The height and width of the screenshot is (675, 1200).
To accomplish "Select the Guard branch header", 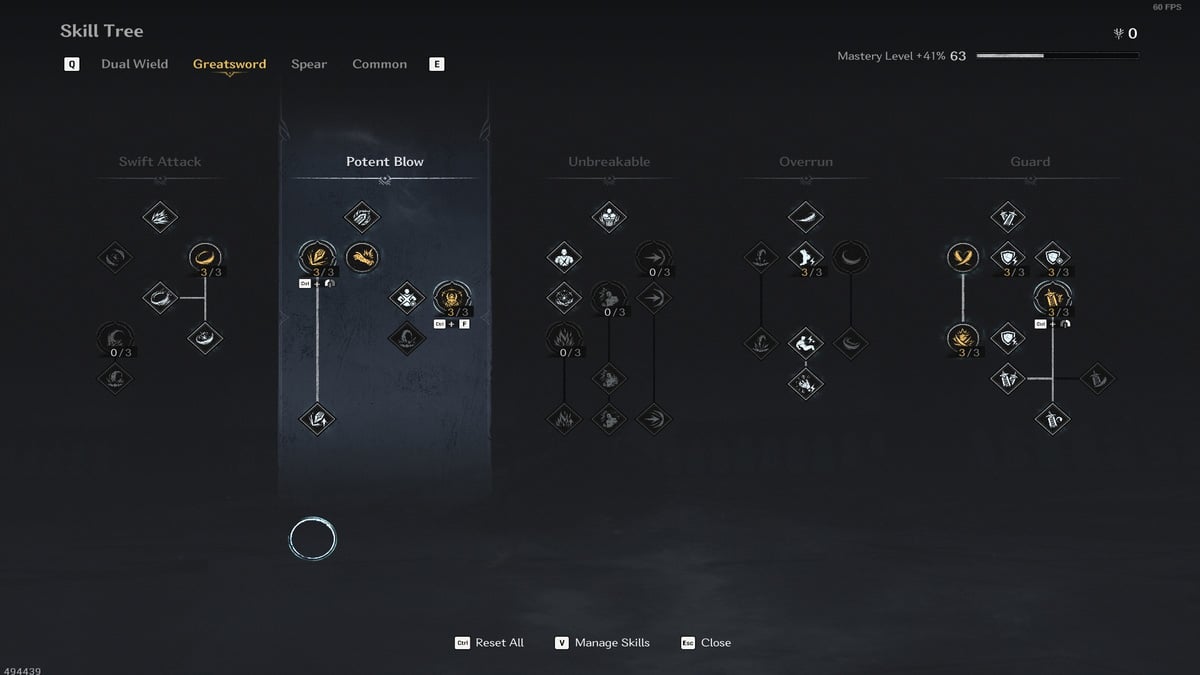I will click(1030, 162).
